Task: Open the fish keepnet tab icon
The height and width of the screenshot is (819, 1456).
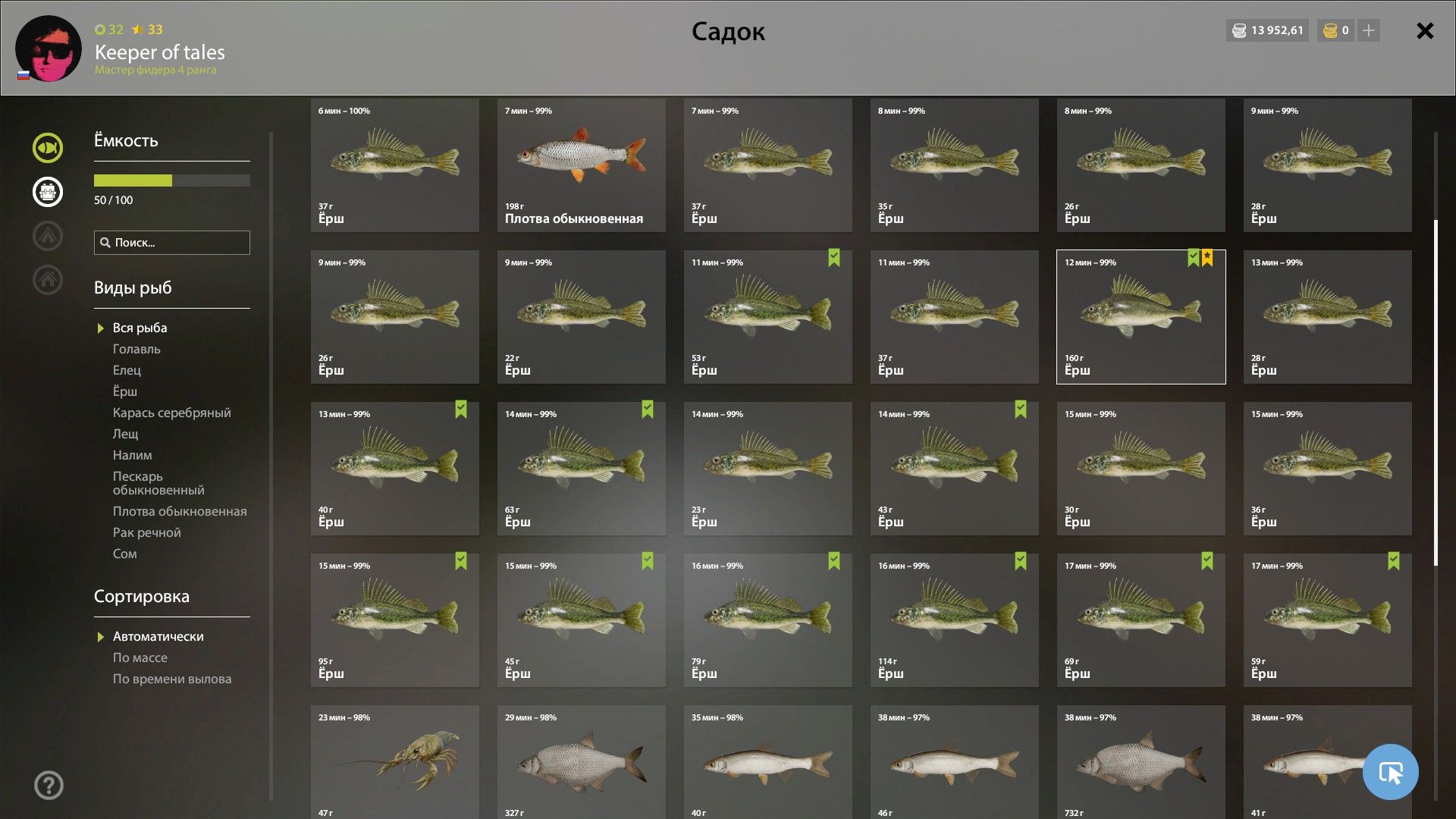Action: 47,148
